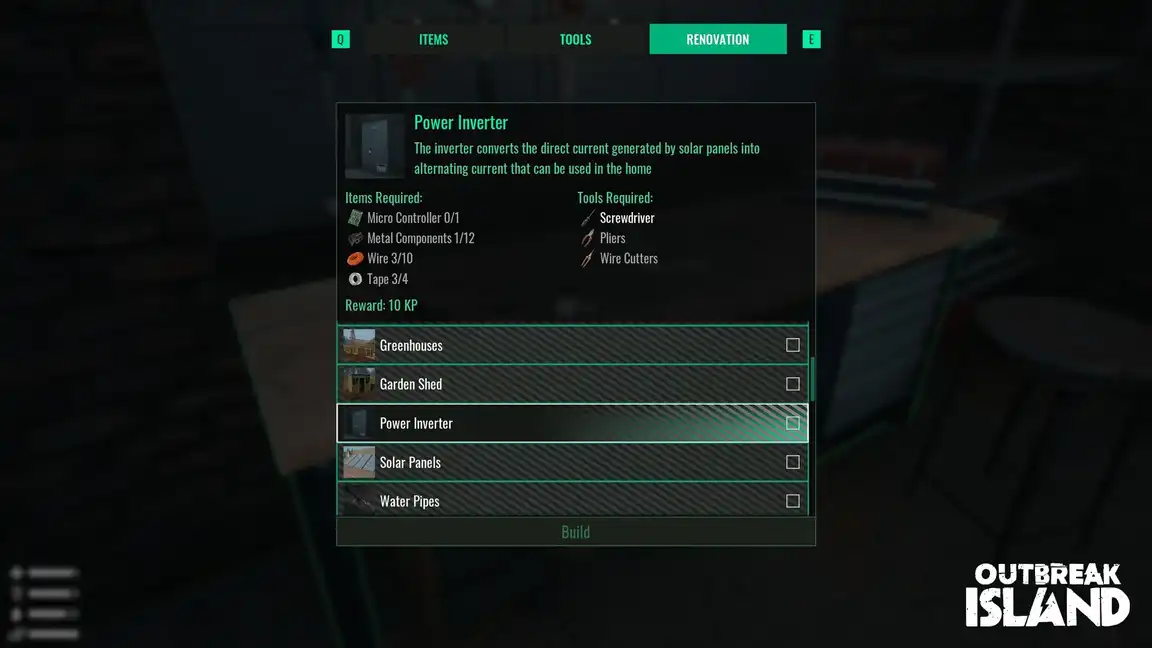Image resolution: width=1152 pixels, height=648 pixels.
Task: Click the Power Inverter preview image
Action: pyautogui.click(x=375, y=146)
